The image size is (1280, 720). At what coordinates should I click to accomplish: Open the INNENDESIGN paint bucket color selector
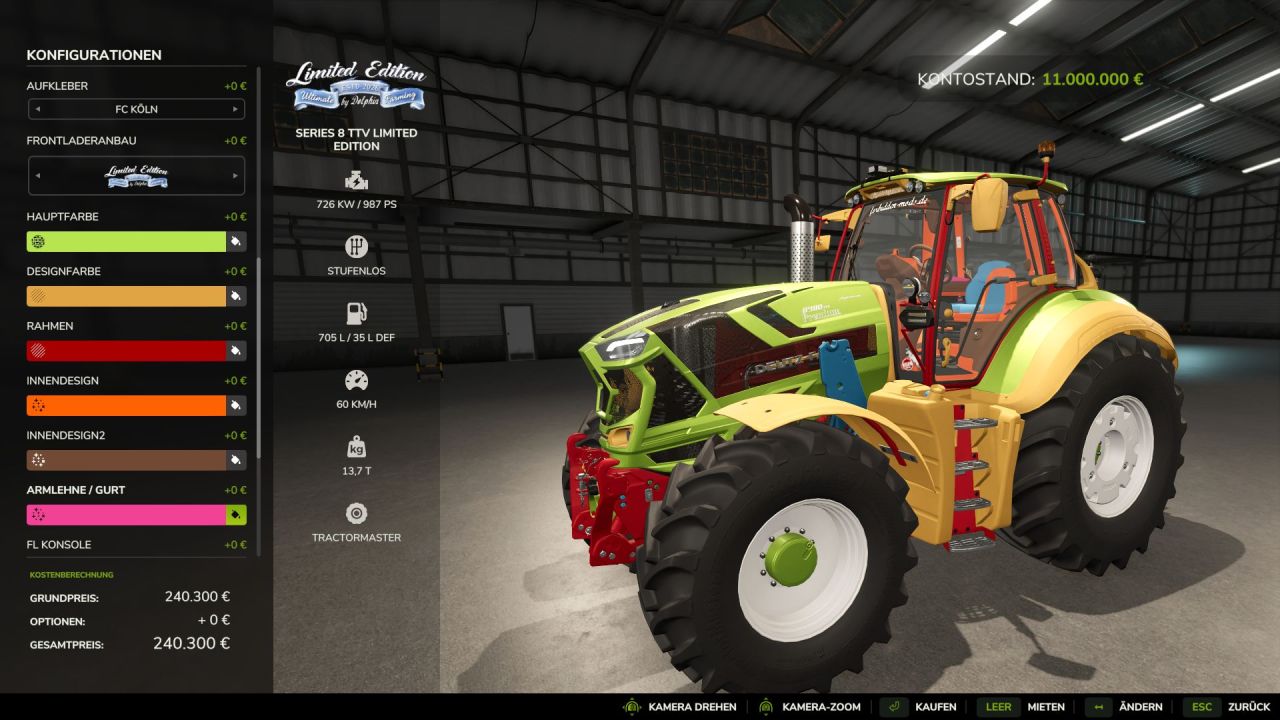point(236,405)
